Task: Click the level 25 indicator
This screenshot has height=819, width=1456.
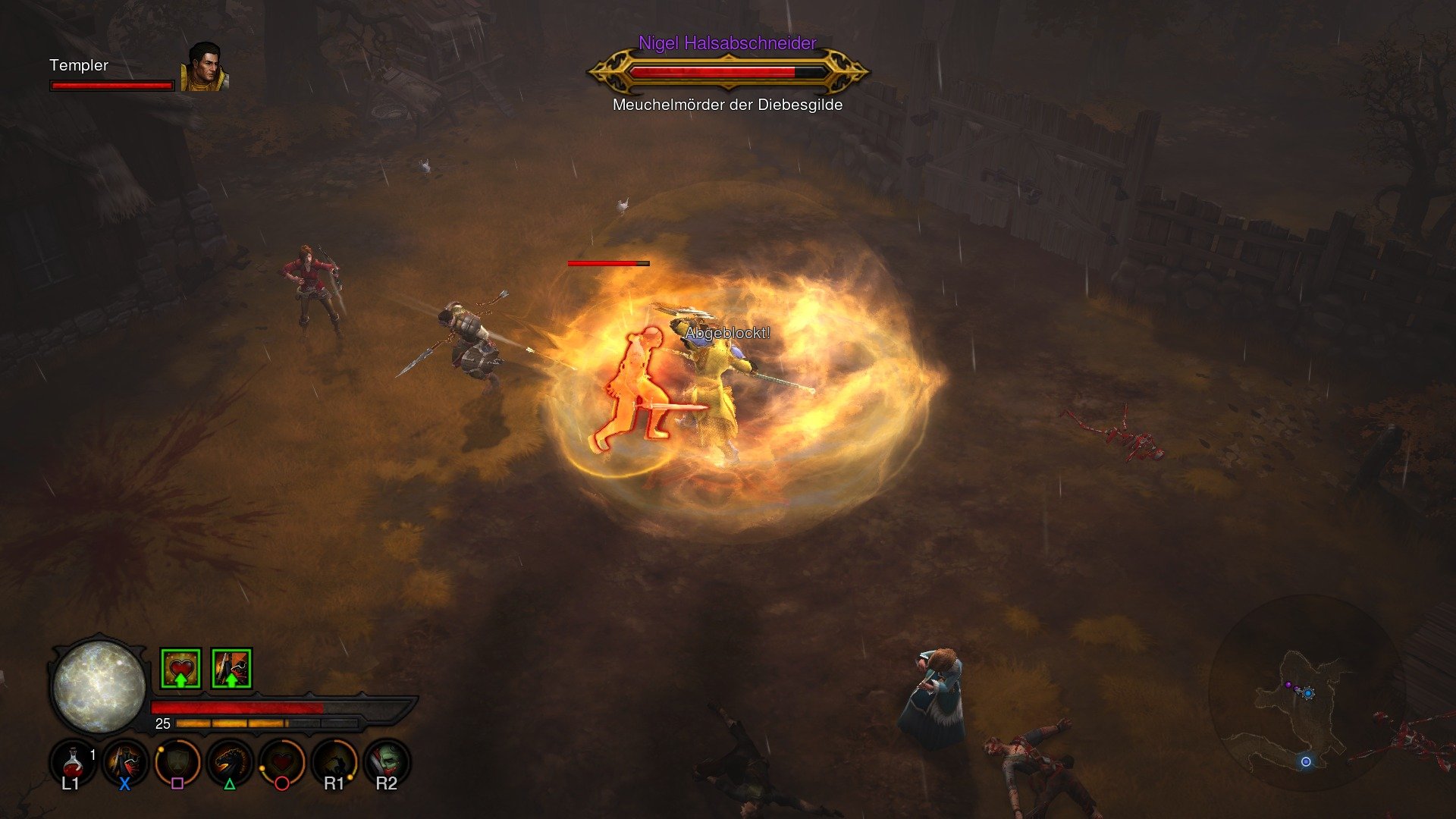Action: [162, 723]
